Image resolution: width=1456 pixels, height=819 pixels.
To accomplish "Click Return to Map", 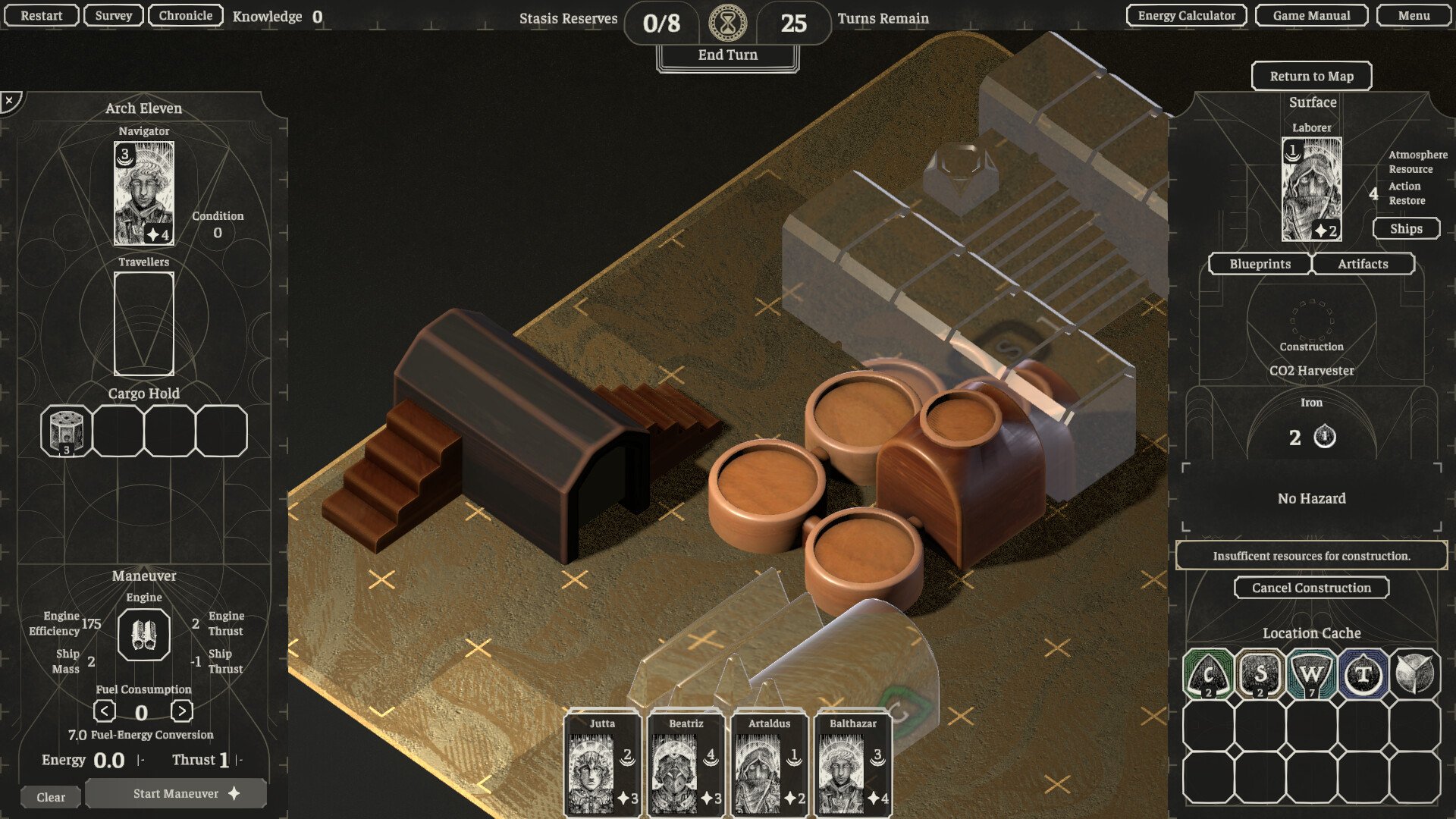I will coord(1312,76).
